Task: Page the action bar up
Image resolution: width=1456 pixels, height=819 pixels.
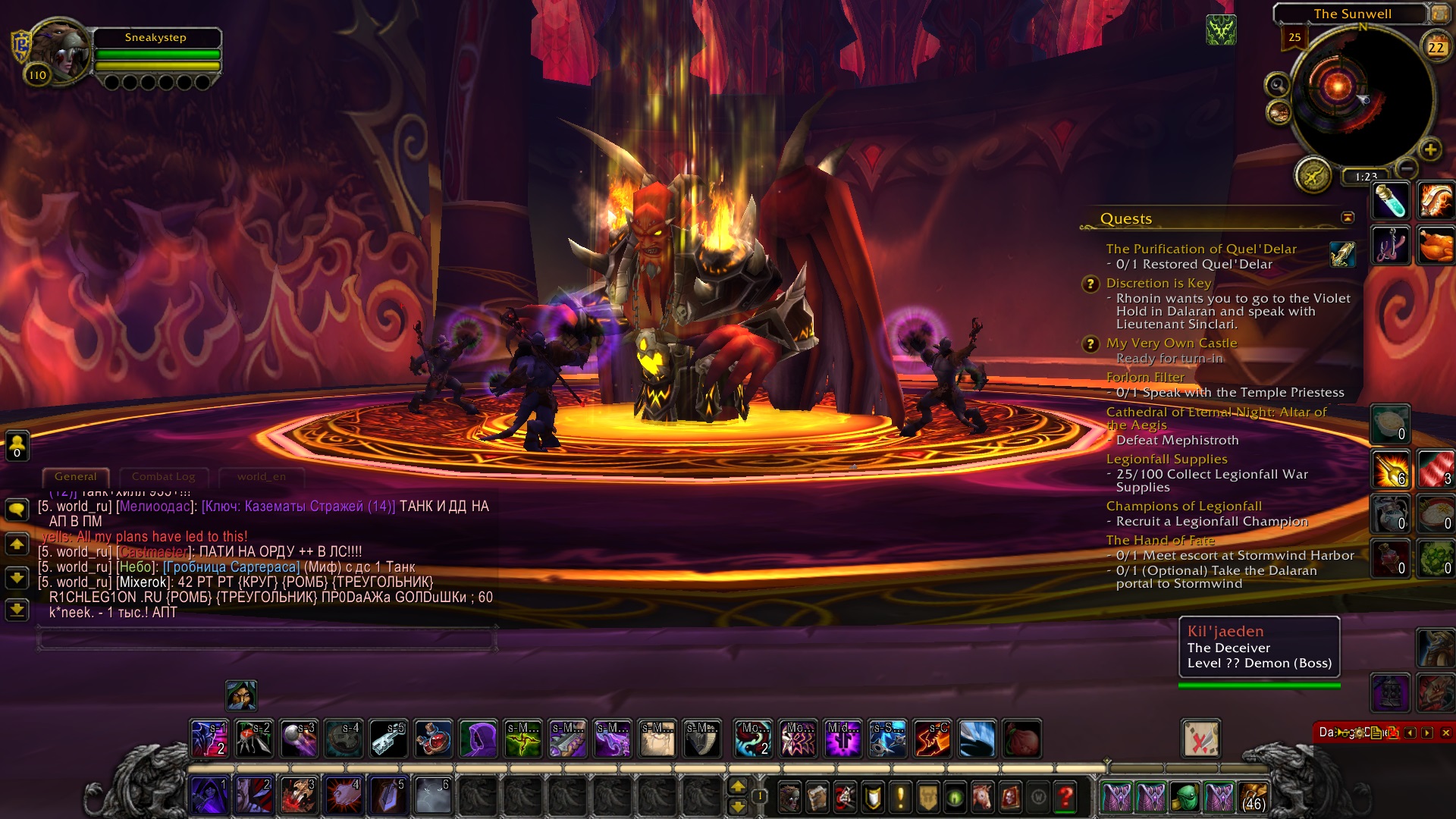Action: 737,787
